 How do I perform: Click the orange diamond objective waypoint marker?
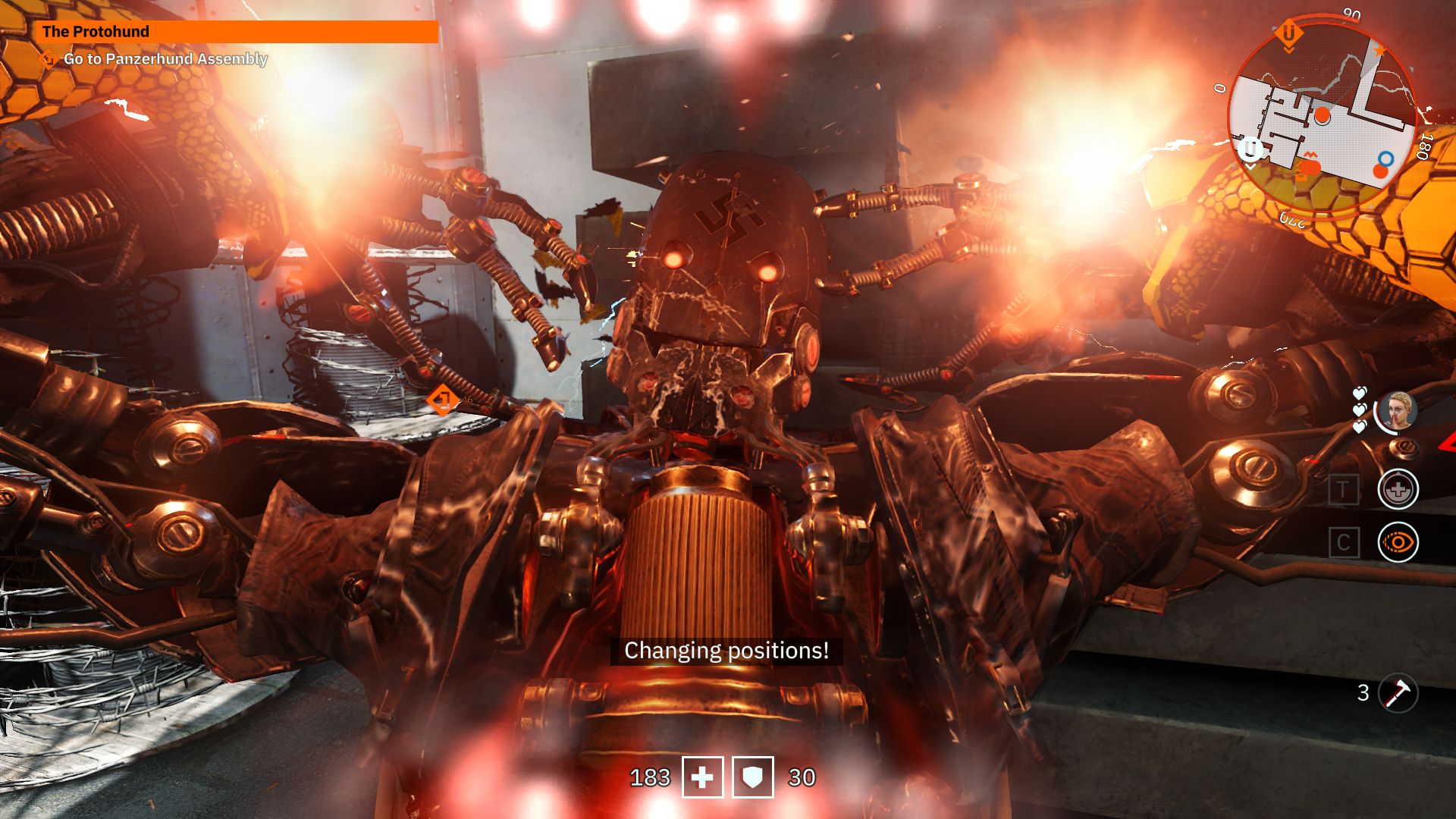click(443, 399)
